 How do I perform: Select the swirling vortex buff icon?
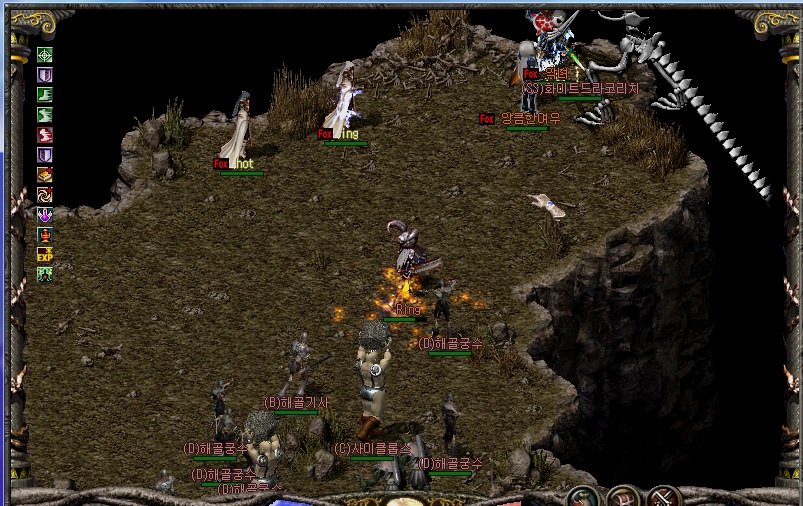[45, 195]
